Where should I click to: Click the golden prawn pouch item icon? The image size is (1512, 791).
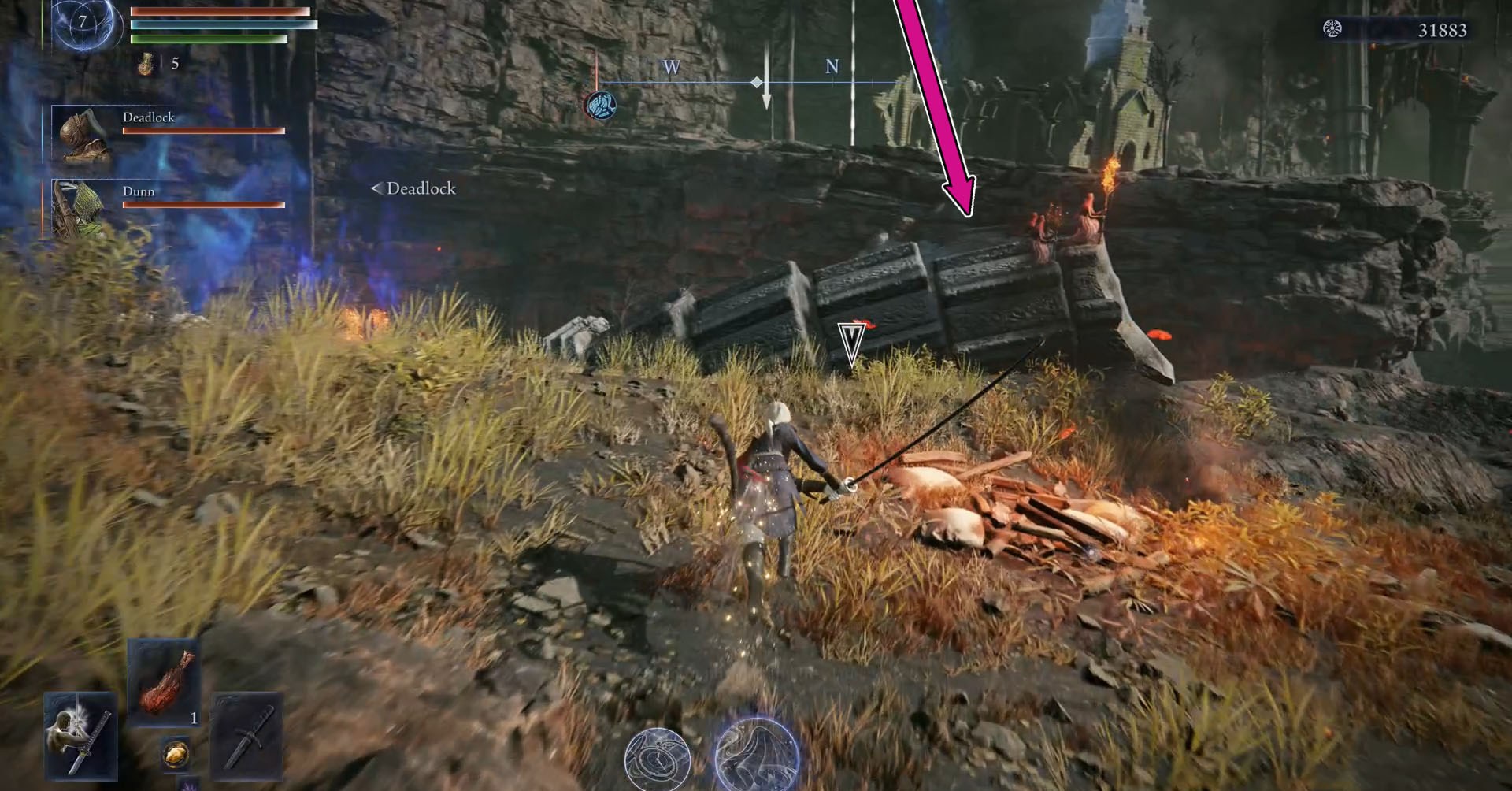pos(175,754)
